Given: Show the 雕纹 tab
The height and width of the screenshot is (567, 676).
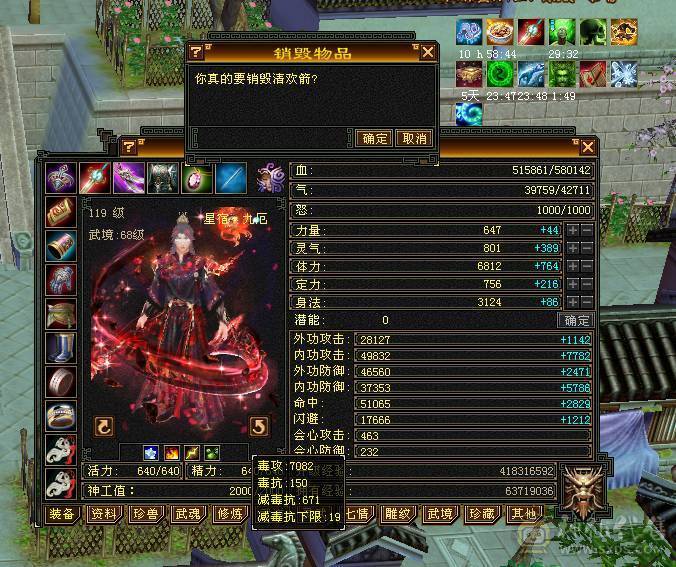Looking at the screenshot, I should point(398,514).
